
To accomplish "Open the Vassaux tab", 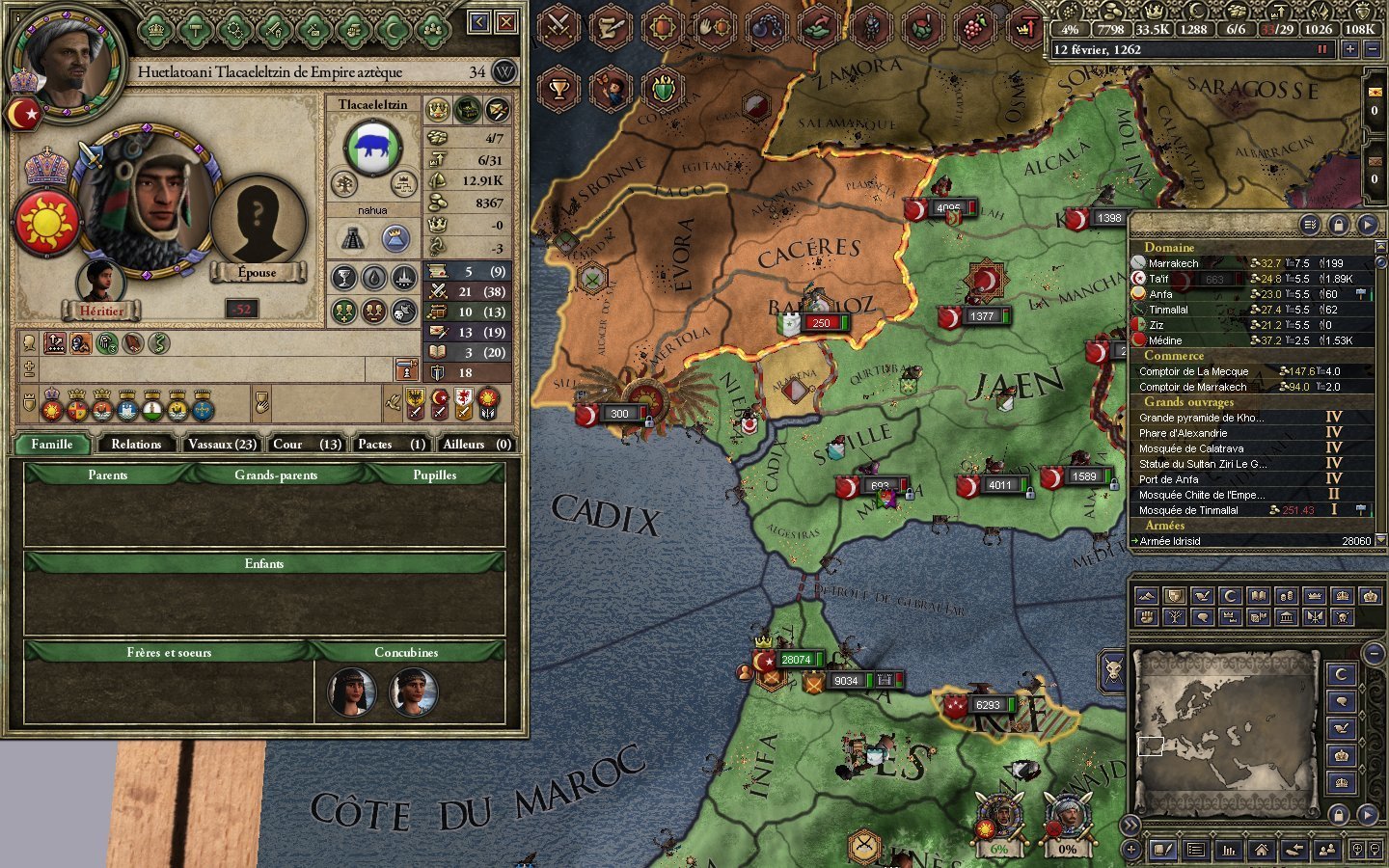I will coord(222,444).
